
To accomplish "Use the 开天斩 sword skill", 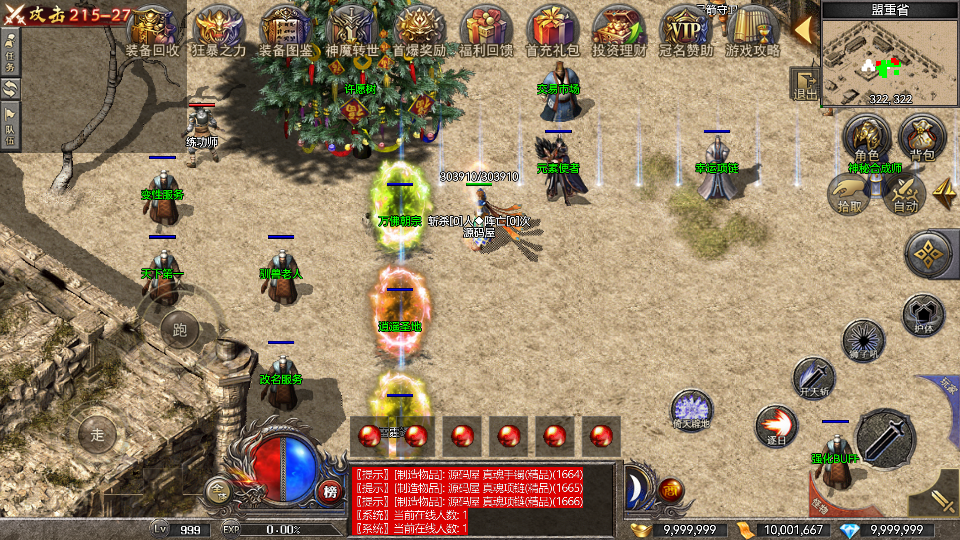I will 812,377.
